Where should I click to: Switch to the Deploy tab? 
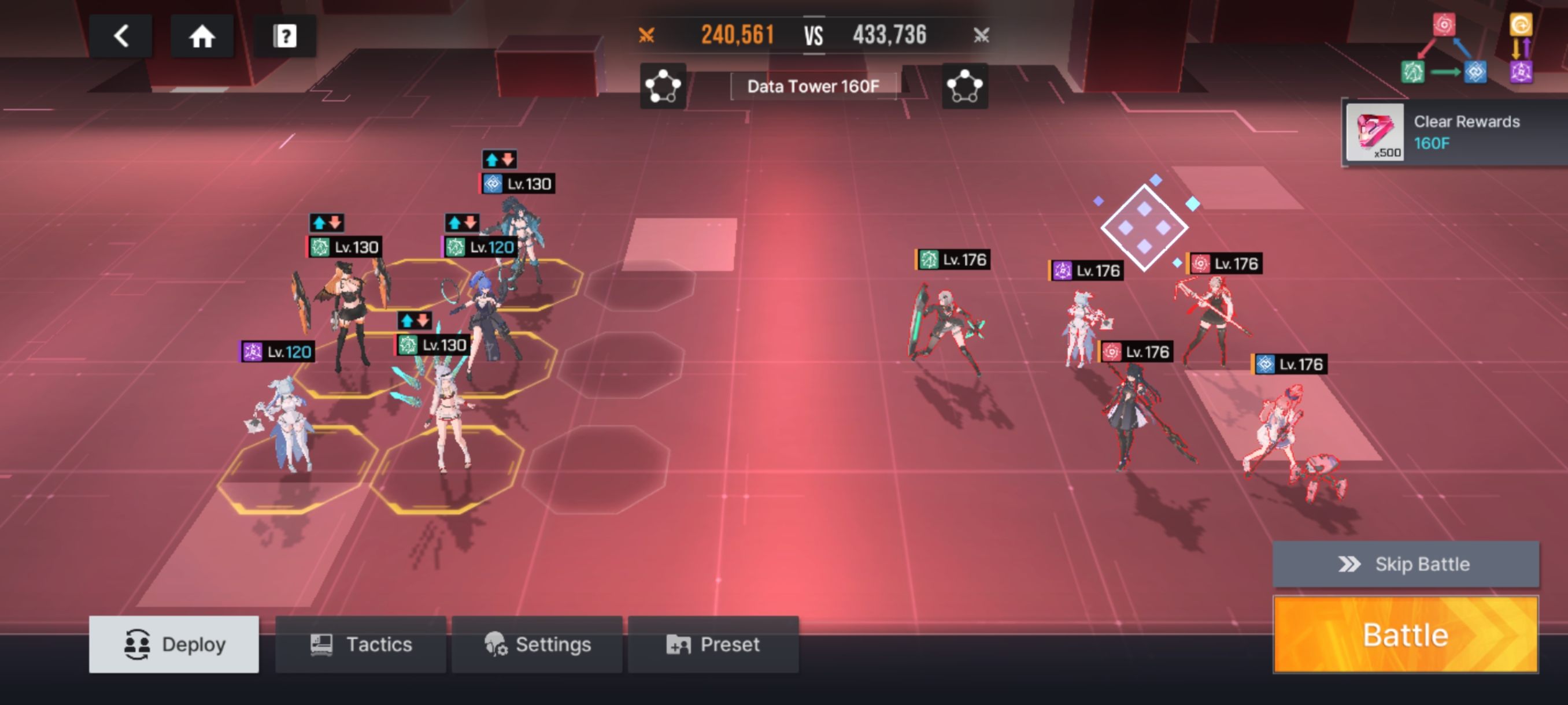click(174, 644)
